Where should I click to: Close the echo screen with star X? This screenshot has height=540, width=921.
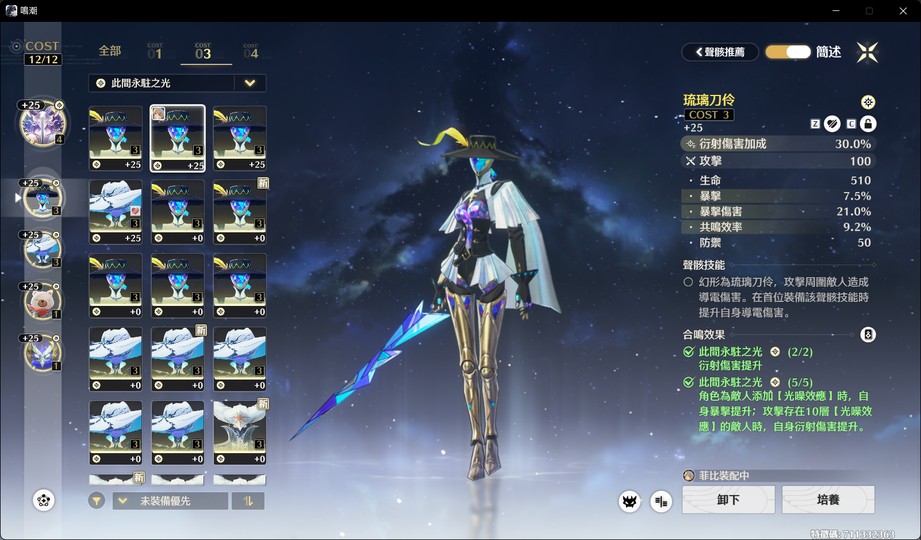867,52
